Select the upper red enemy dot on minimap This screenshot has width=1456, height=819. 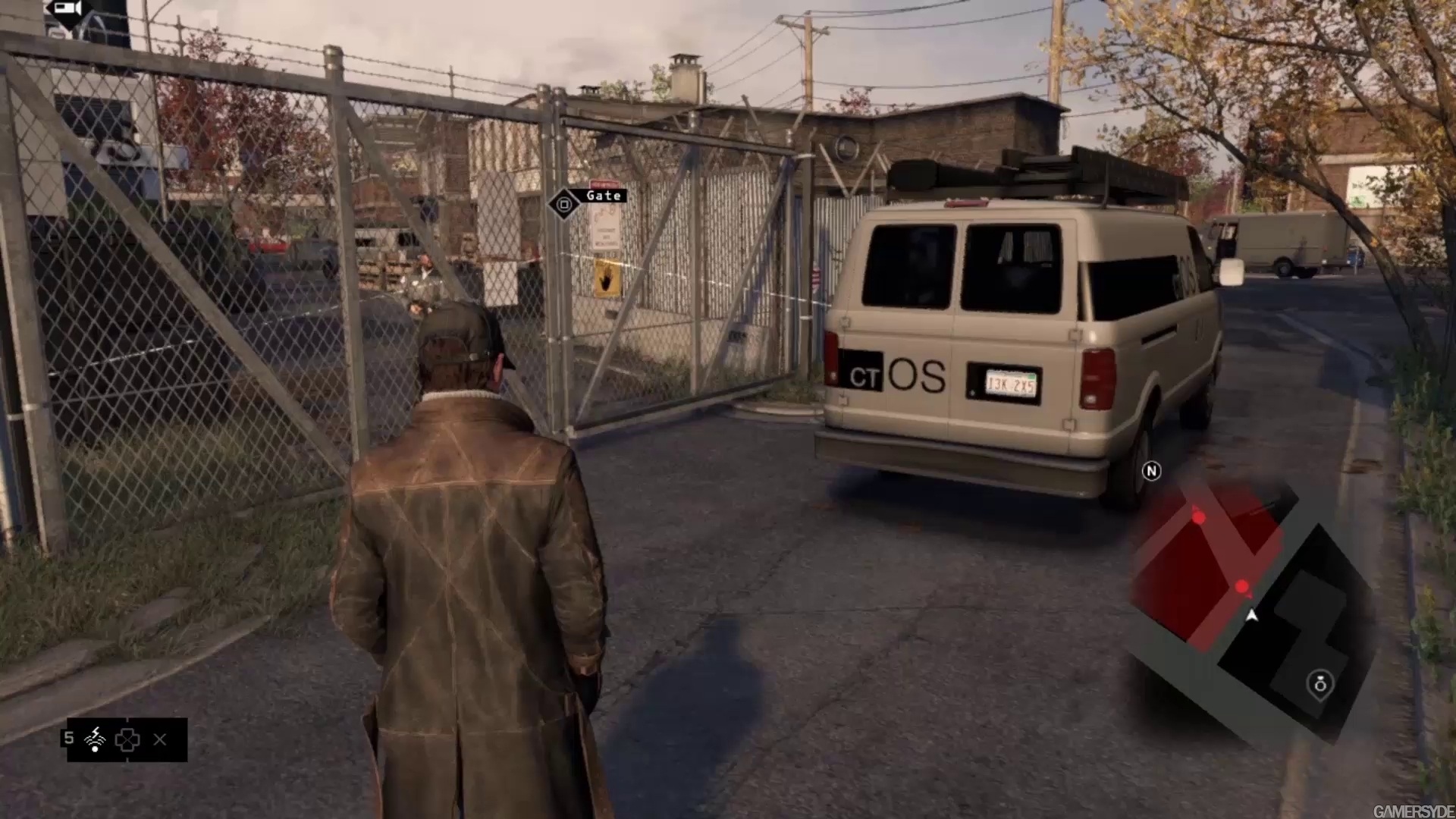1199,518
